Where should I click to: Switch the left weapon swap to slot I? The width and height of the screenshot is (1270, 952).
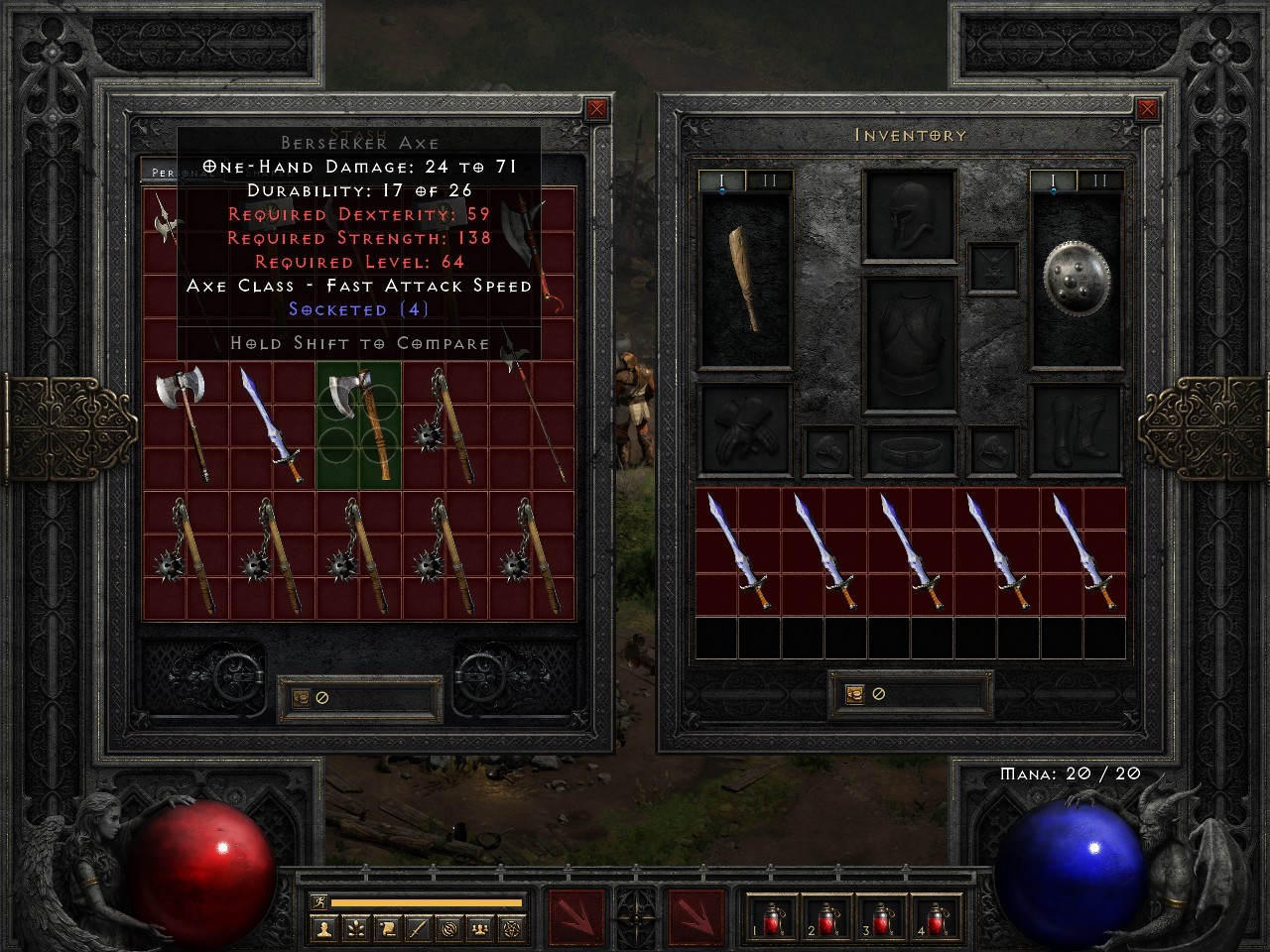point(722,181)
